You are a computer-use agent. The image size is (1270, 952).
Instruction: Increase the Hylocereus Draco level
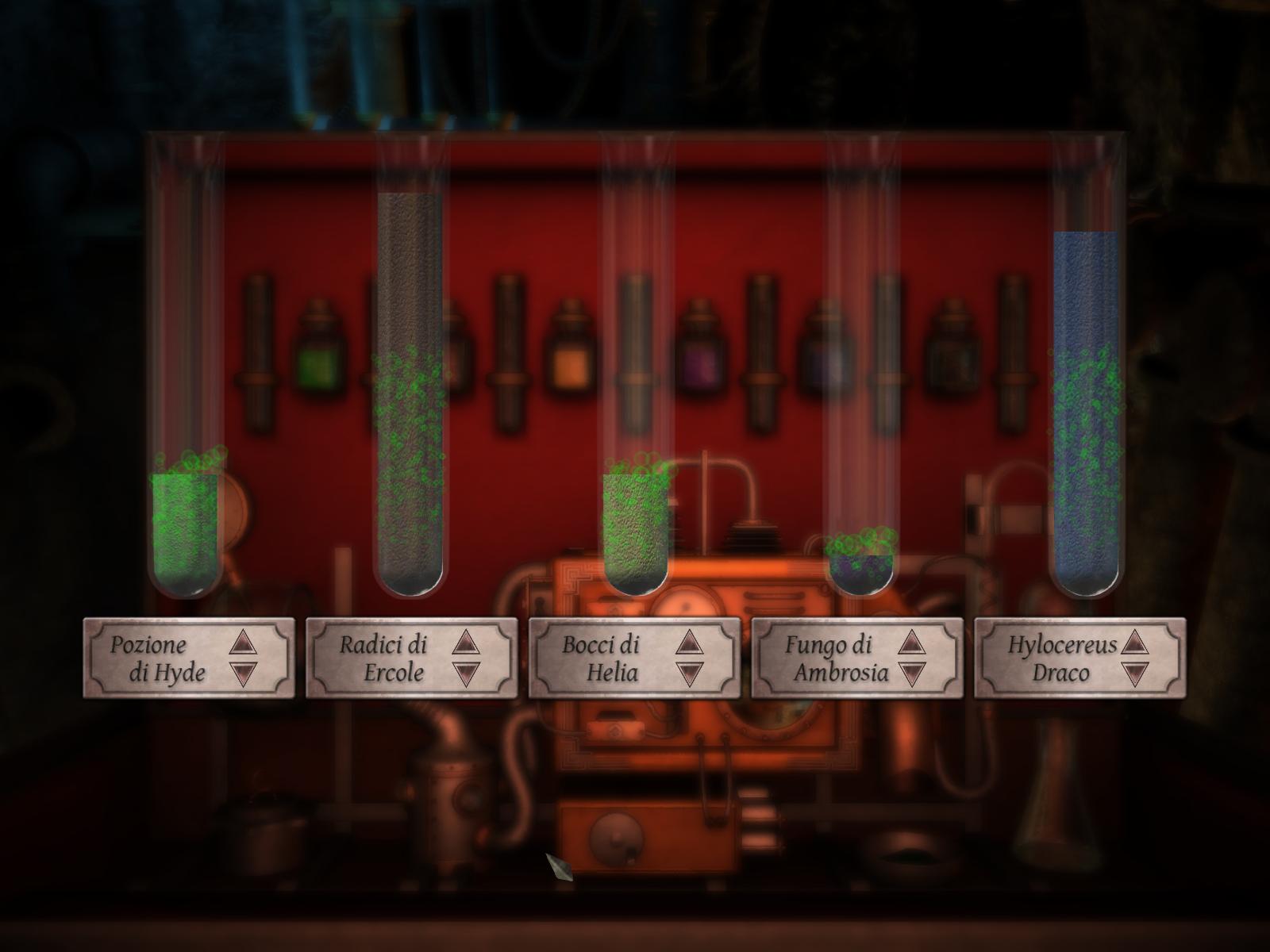(x=1136, y=643)
